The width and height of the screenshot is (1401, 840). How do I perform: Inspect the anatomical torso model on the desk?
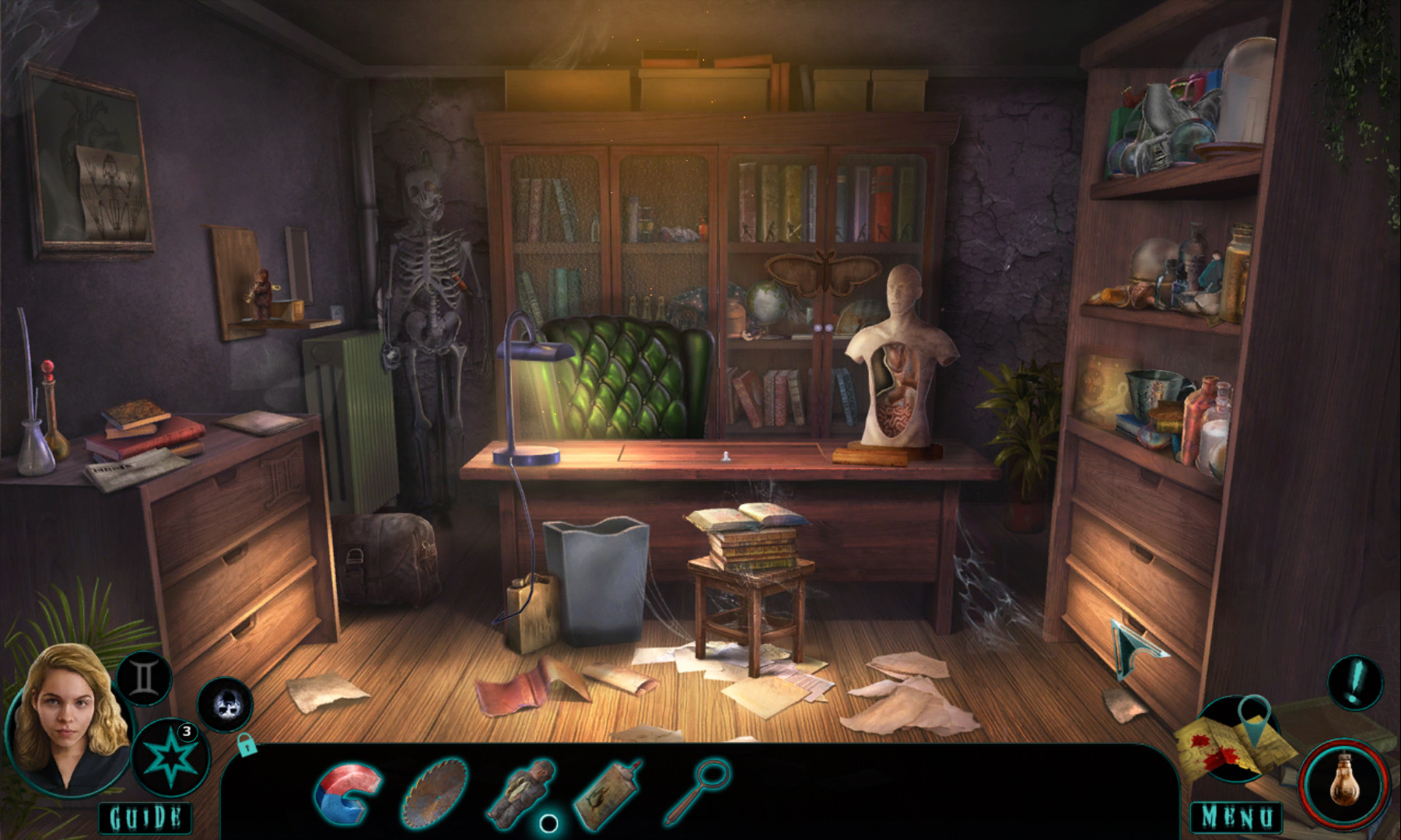(x=898, y=358)
